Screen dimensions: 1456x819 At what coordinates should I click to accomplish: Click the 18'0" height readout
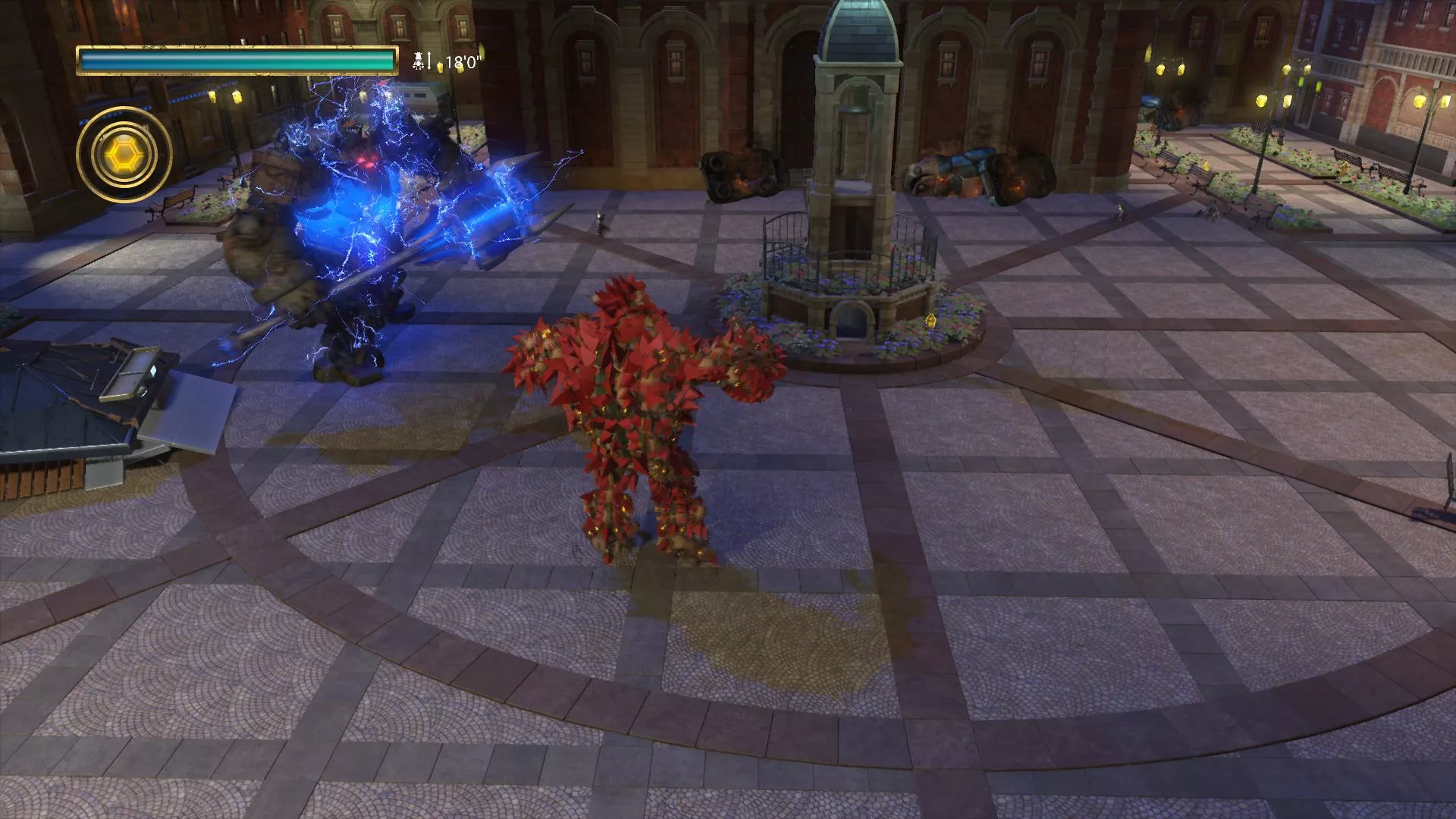tap(461, 62)
